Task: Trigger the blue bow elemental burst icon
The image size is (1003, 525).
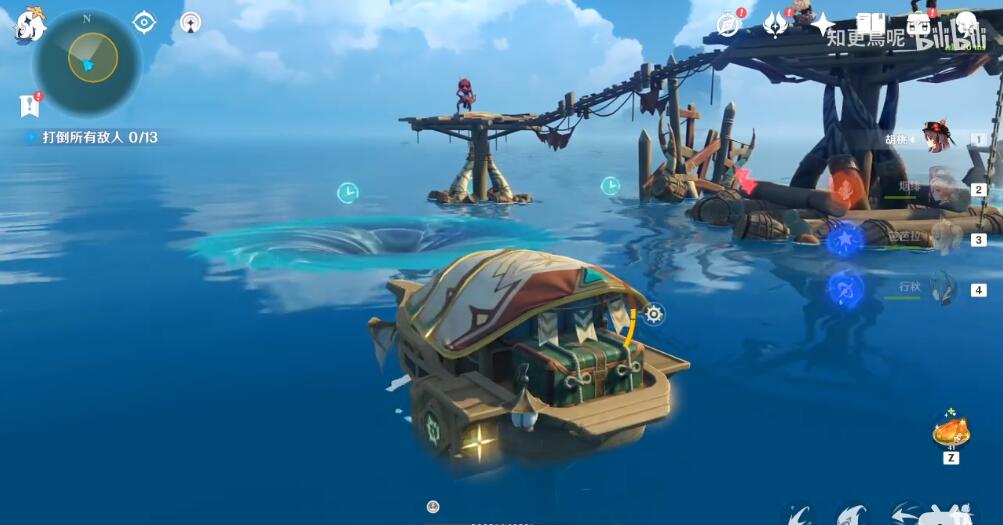Action: coord(845,290)
